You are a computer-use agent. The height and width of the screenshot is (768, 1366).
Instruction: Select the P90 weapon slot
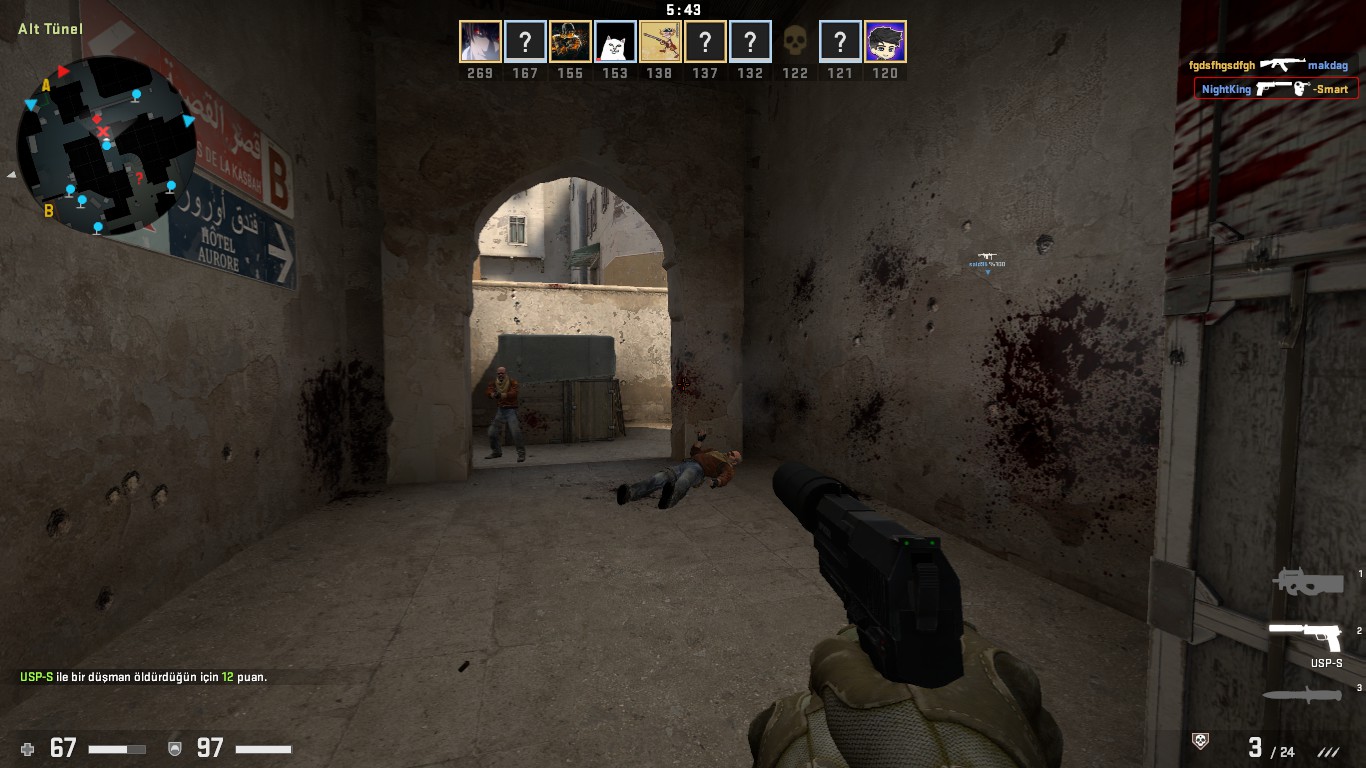coord(1307,582)
